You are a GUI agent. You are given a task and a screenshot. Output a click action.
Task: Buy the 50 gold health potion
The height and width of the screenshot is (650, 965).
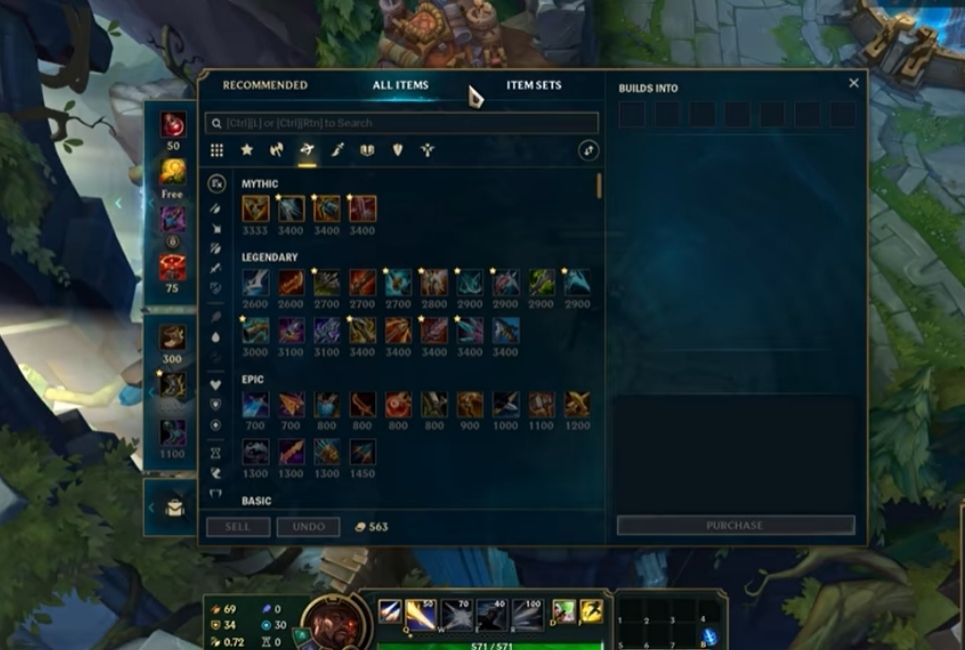click(173, 125)
